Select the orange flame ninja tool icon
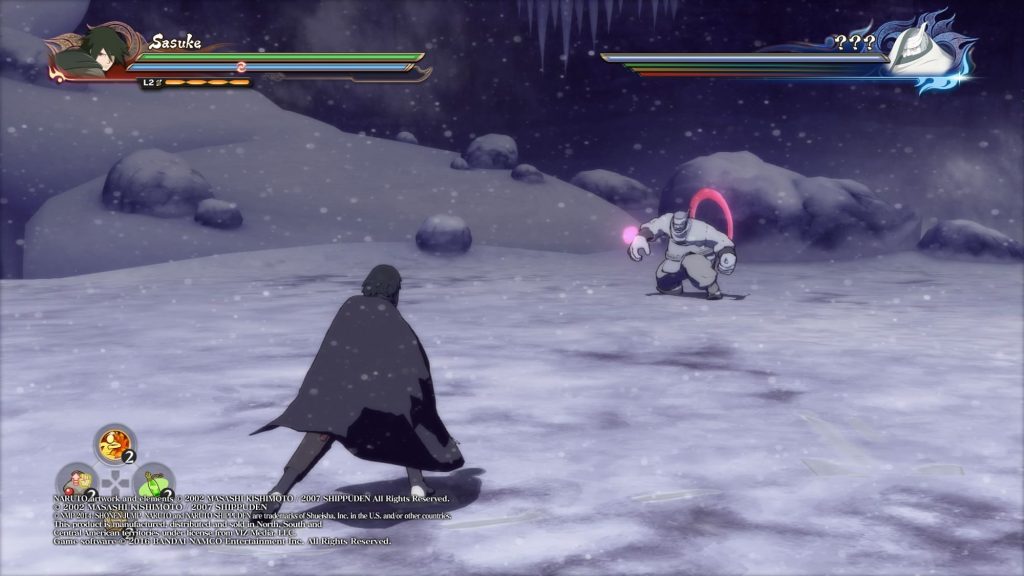This screenshot has width=1024, height=576. click(115, 443)
